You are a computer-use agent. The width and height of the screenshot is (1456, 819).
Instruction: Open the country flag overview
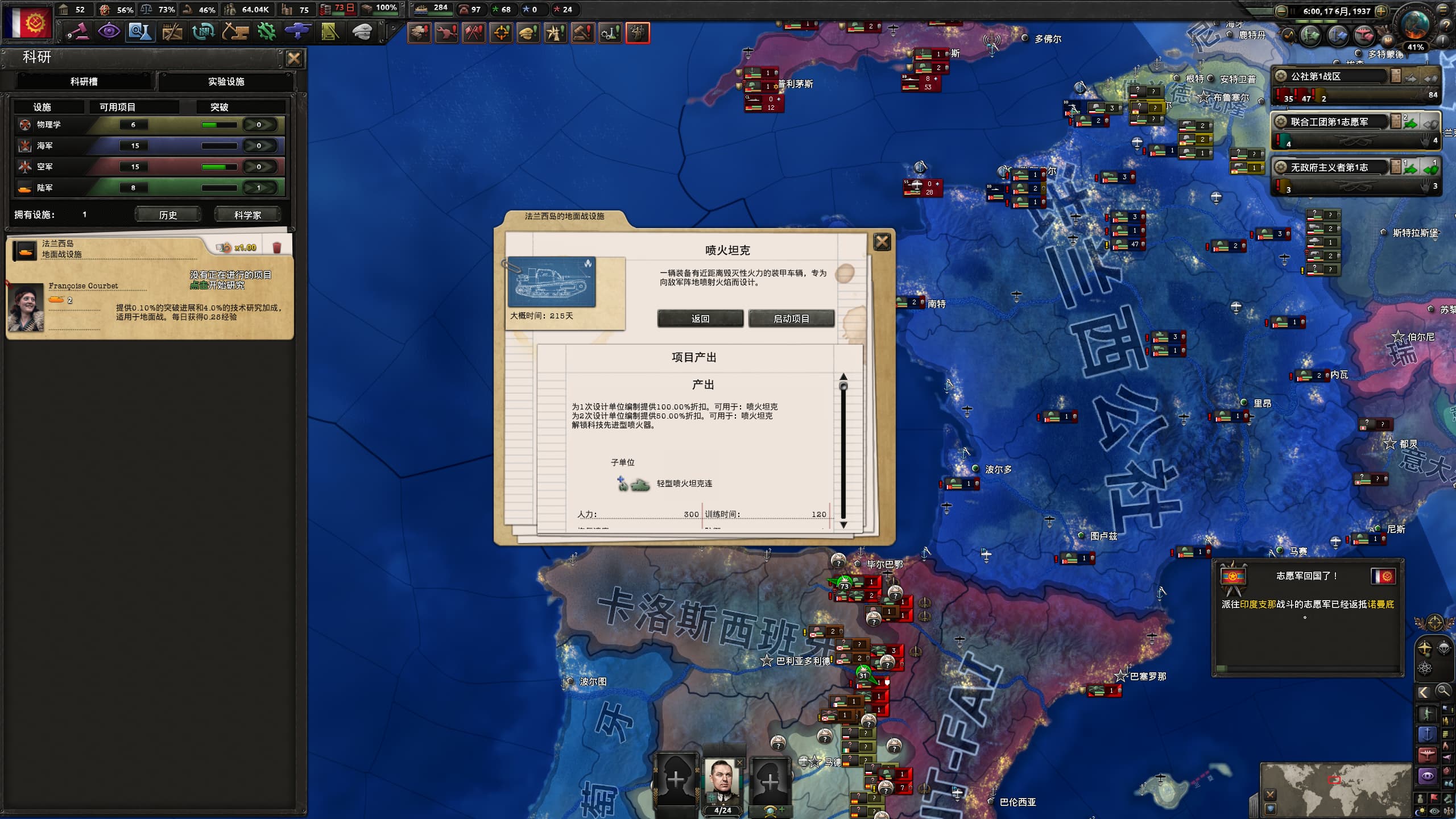(x=27, y=22)
